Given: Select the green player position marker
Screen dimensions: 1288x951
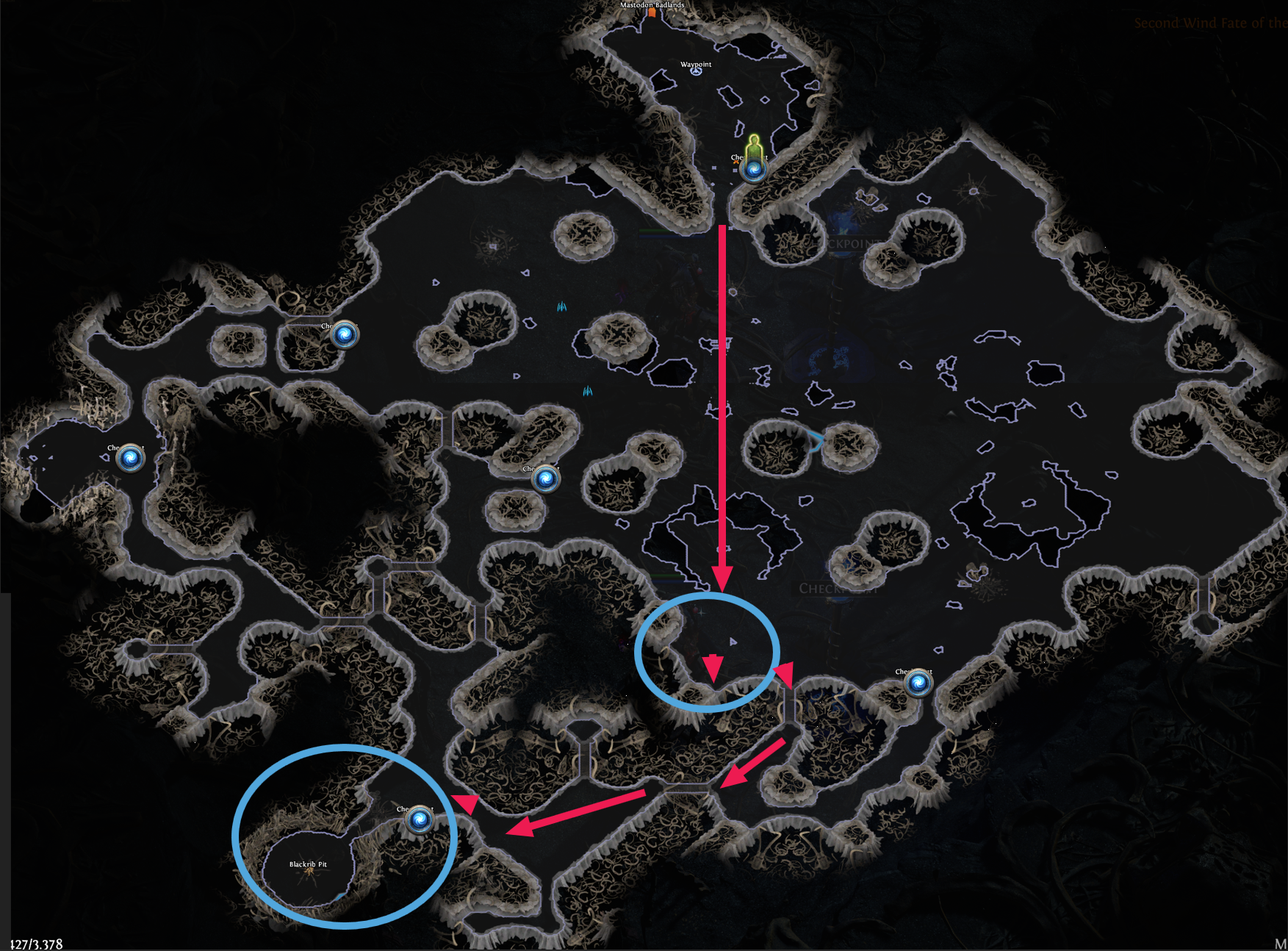Looking at the screenshot, I should [753, 144].
